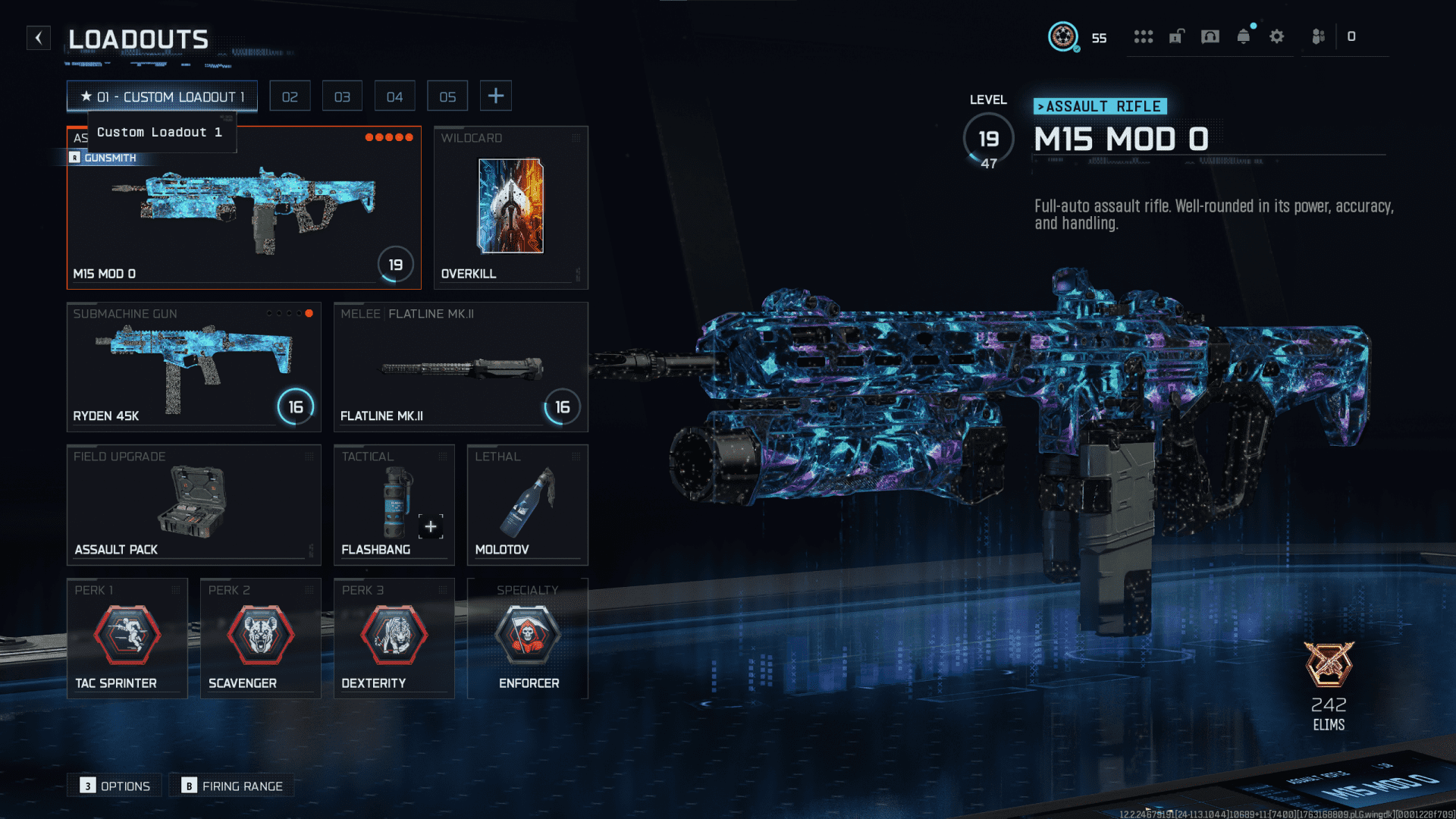Open the notifications bell icon
The image size is (1456, 819).
(1243, 36)
